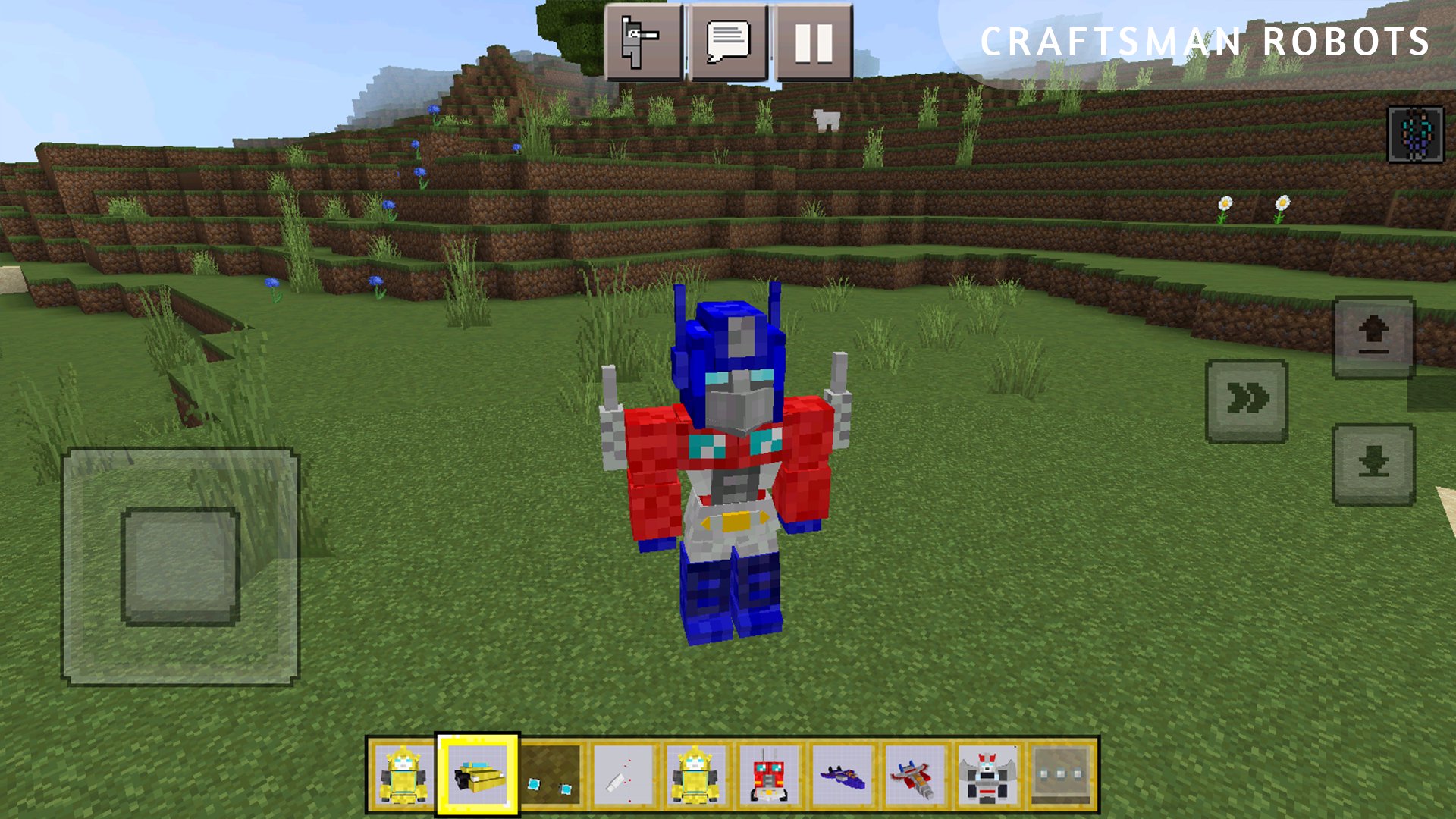Select the yellow car hotbar slot
Screen dimensions: 1456x819
pos(478,775)
